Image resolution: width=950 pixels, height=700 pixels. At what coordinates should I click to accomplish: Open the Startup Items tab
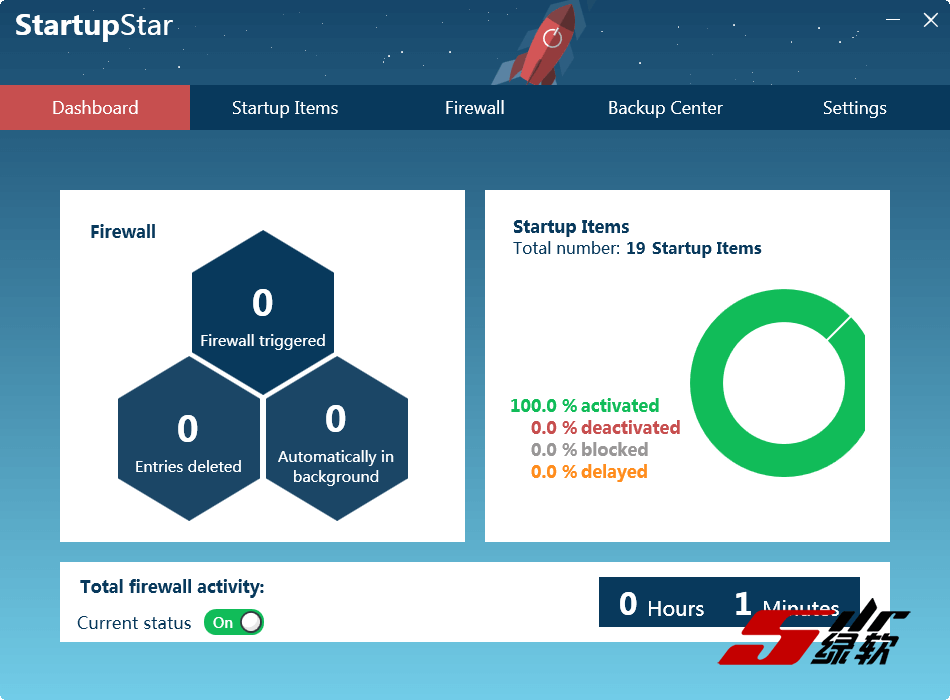(285, 108)
